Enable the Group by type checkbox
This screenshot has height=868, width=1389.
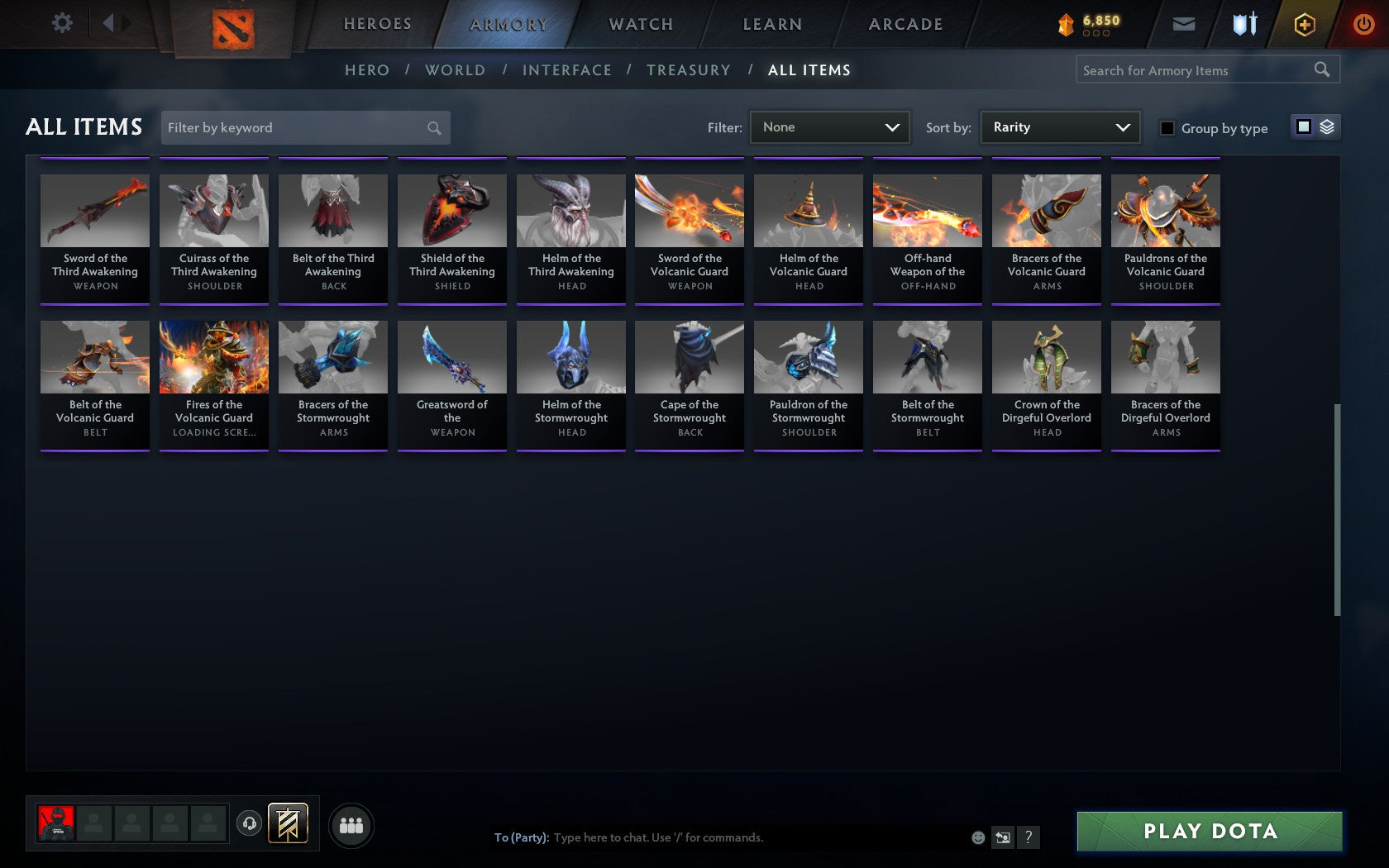pyautogui.click(x=1166, y=128)
